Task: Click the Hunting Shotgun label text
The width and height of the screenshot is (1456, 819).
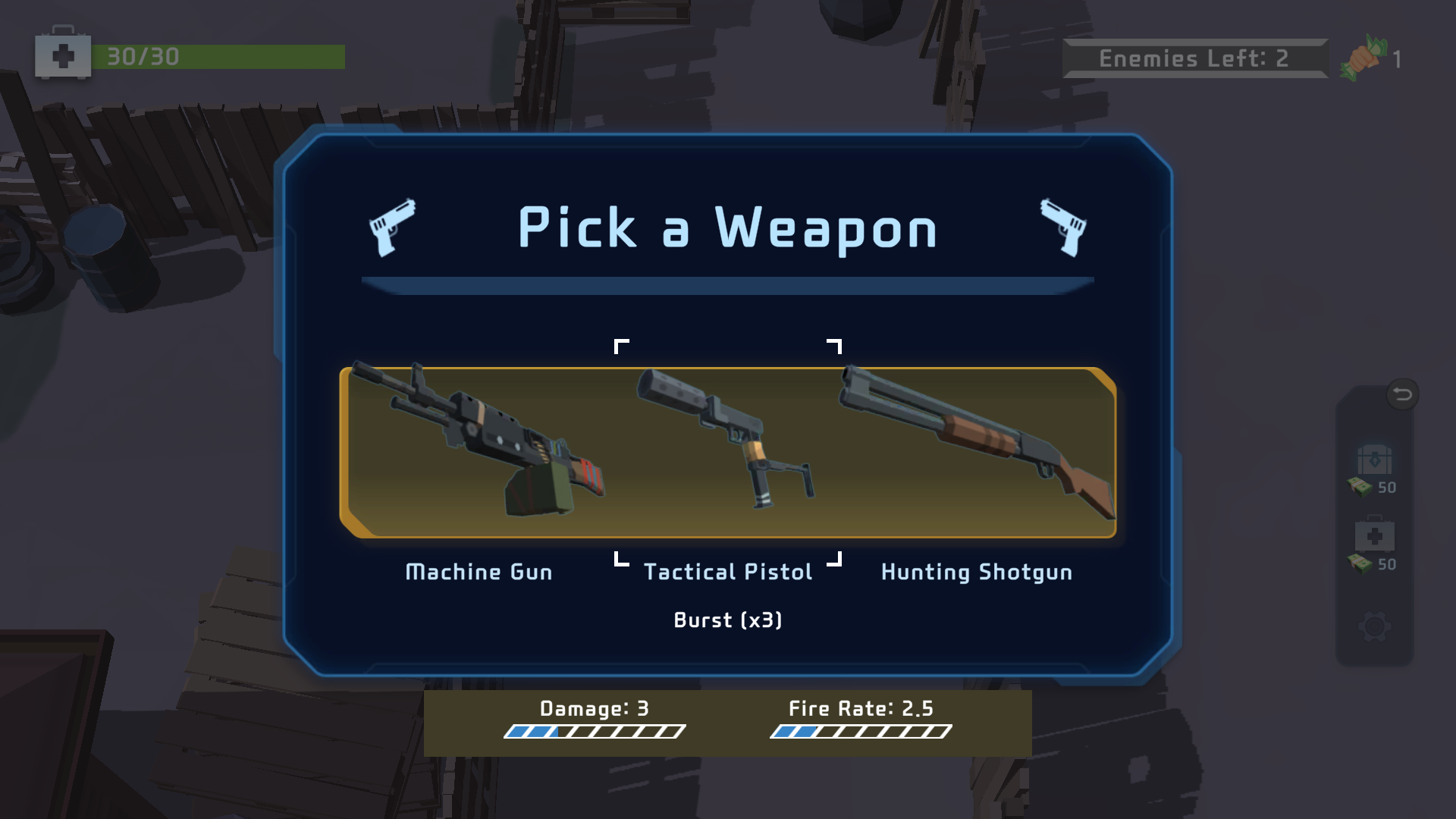Action: 976,572
